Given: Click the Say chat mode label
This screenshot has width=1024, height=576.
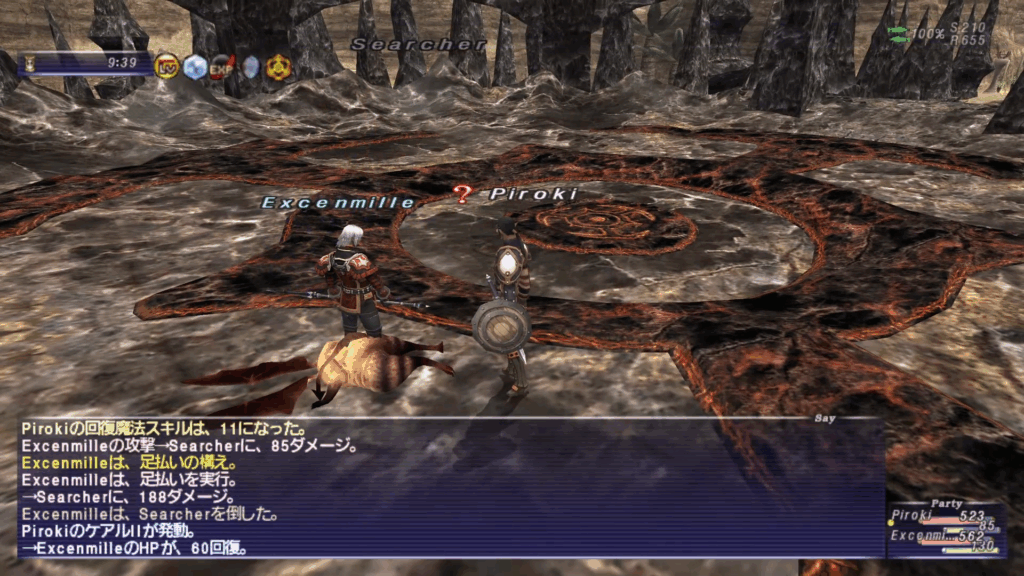Looking at the screenshot, I should pyautogui.click(x=825, y=420).
